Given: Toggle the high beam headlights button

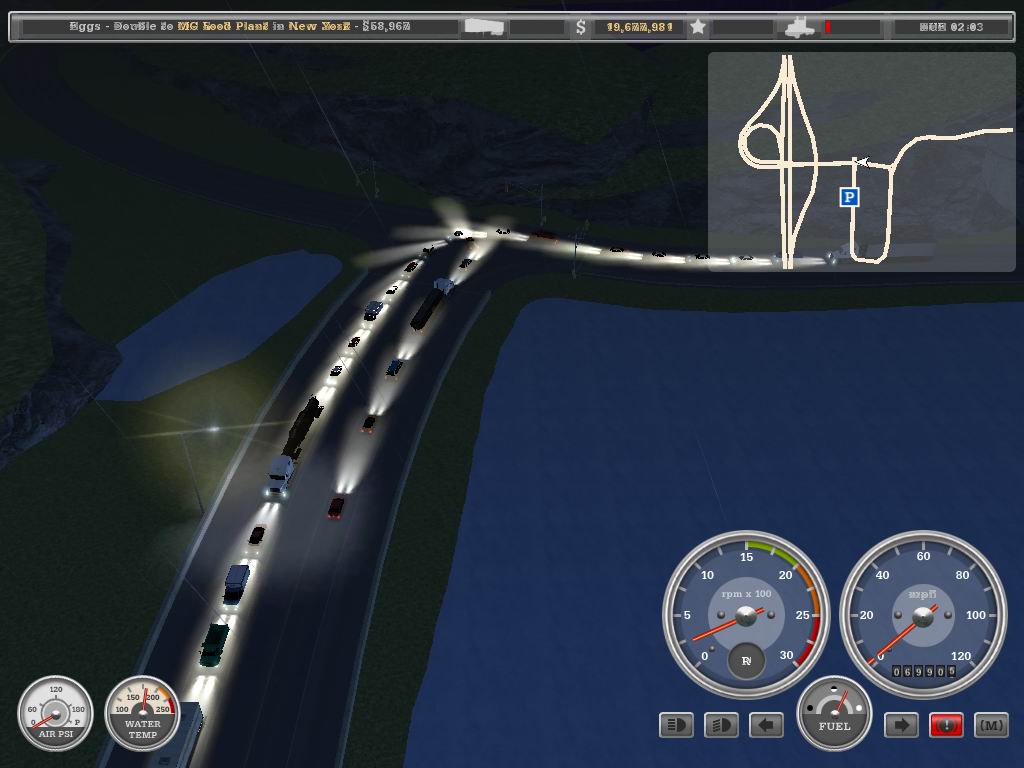Looking at the screenshot, I should 677,725.
